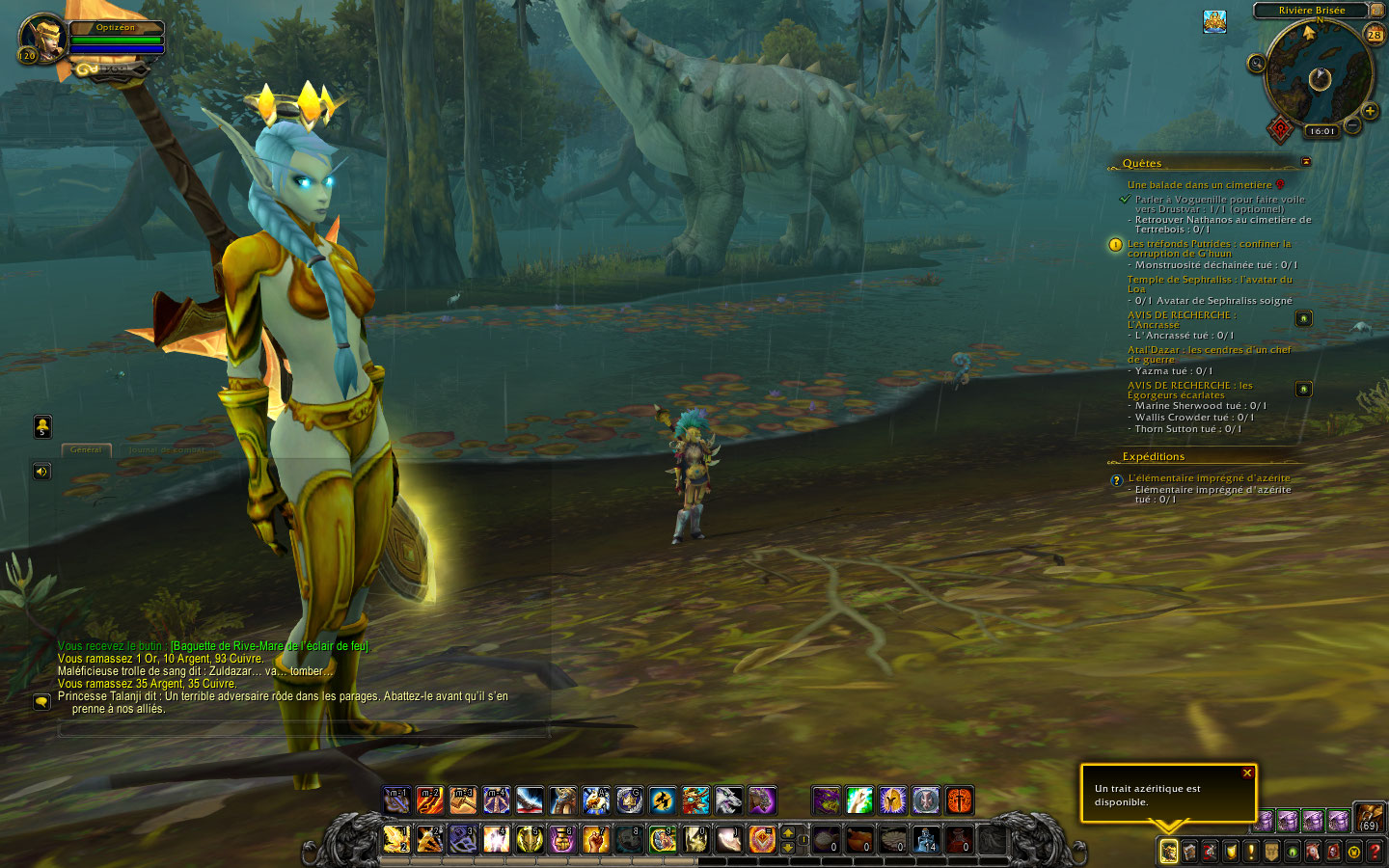Close the azerite trait available tooltip

point(1247,773)
